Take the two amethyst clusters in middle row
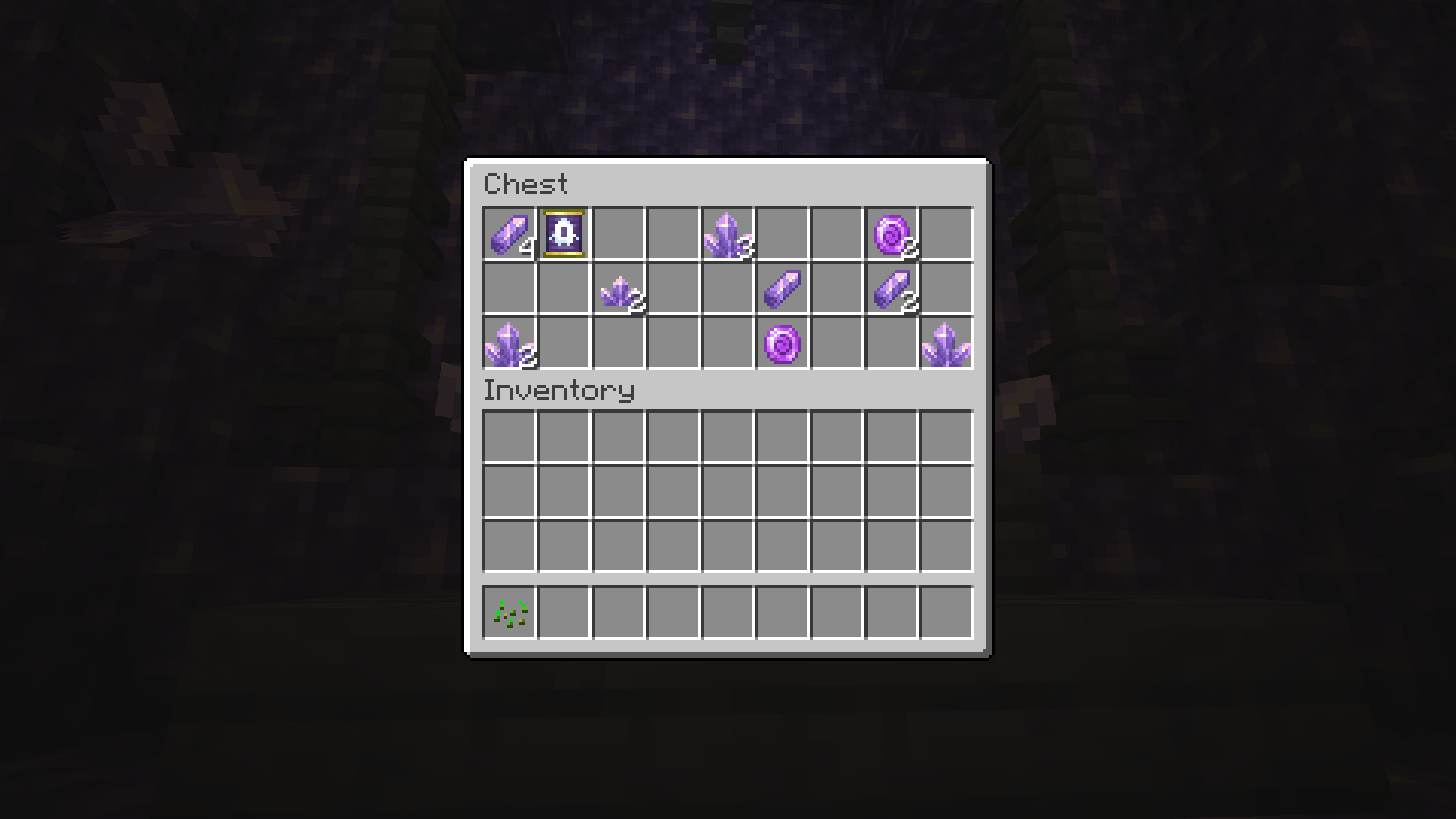Viewport: 1456px width, 819px height. 618,289
